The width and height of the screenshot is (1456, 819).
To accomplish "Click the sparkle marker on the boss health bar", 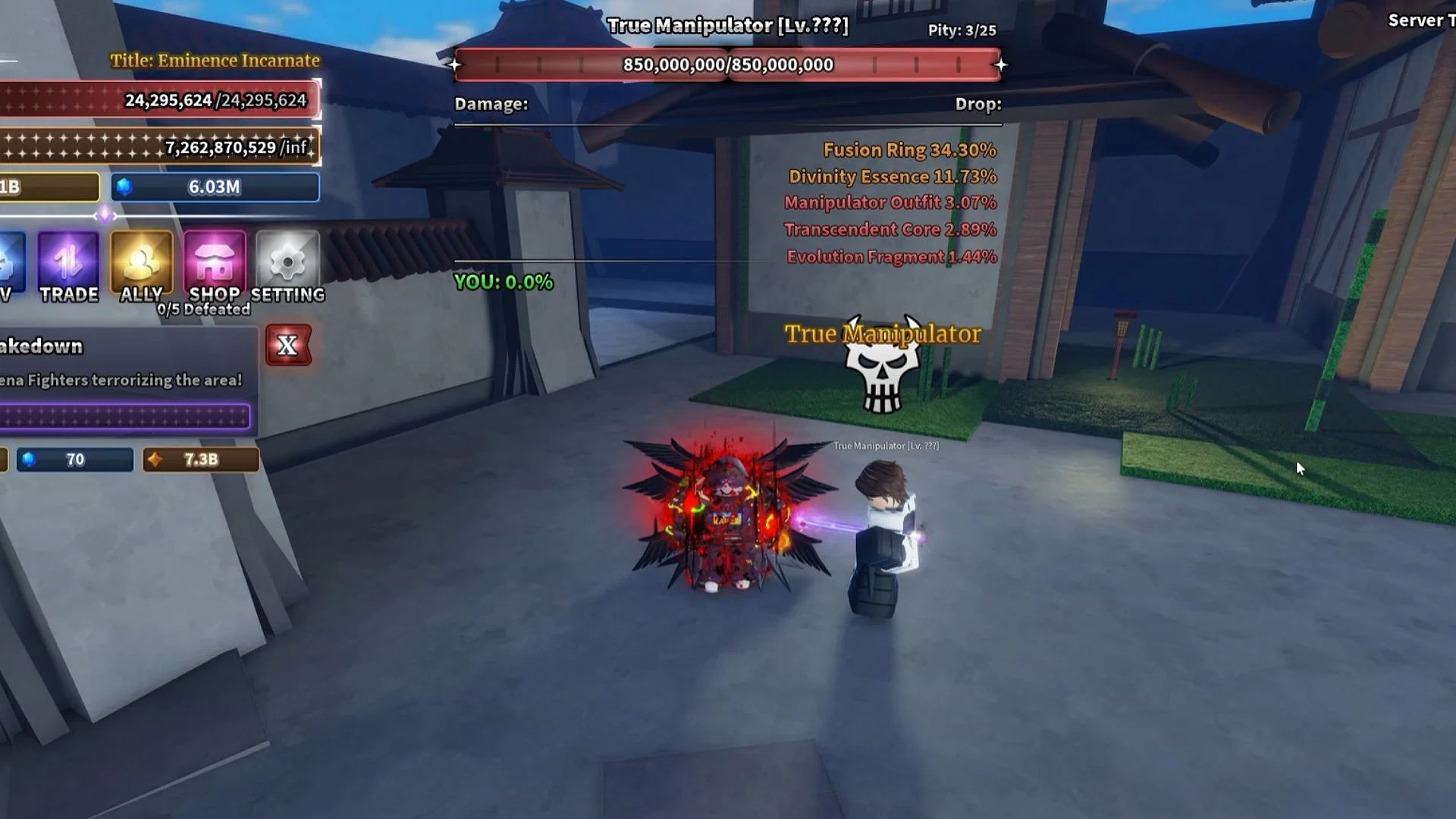I will [x=455, y=66].
